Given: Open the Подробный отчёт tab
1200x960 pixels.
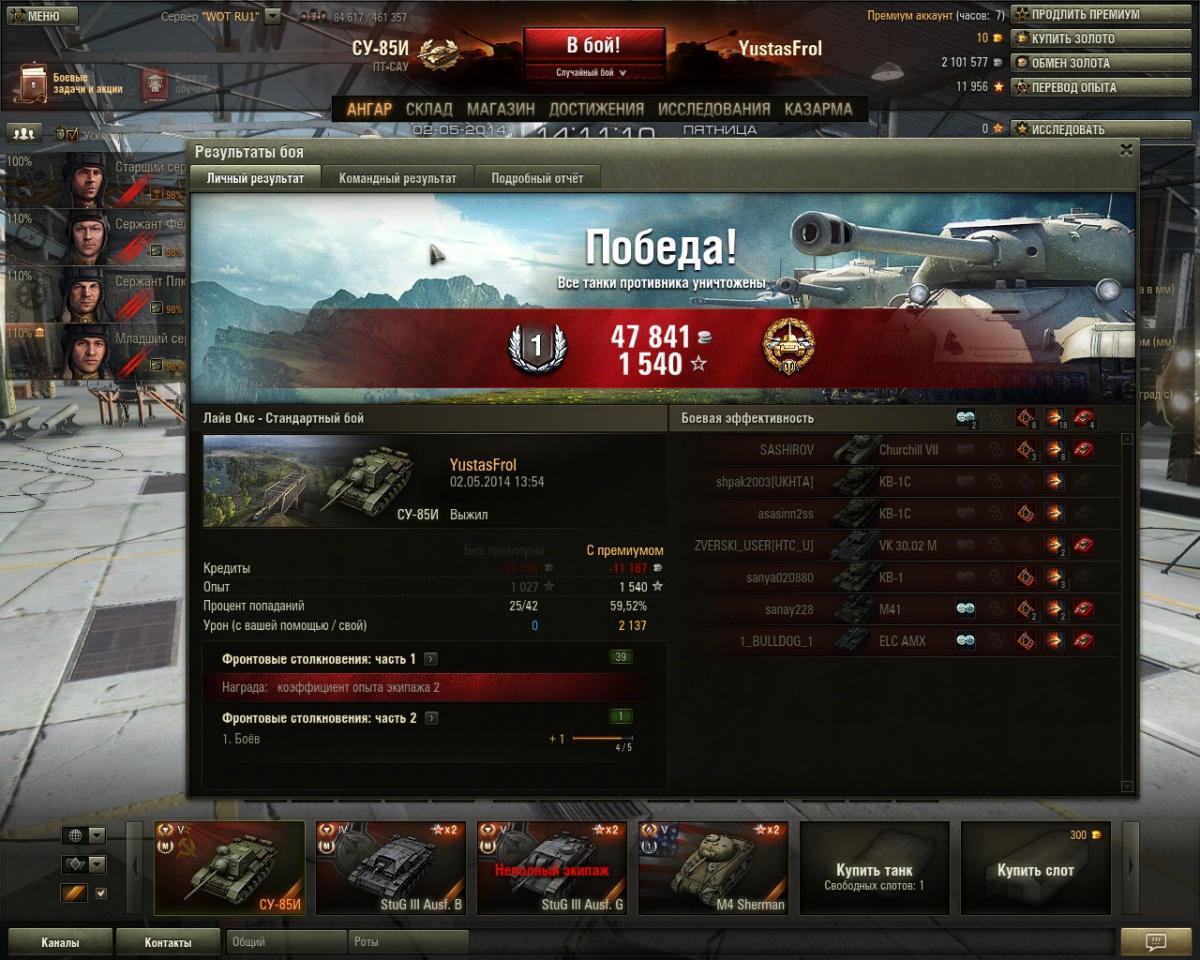Looking at the screenshot, I should pyautogui.click(x=536, y=178).
